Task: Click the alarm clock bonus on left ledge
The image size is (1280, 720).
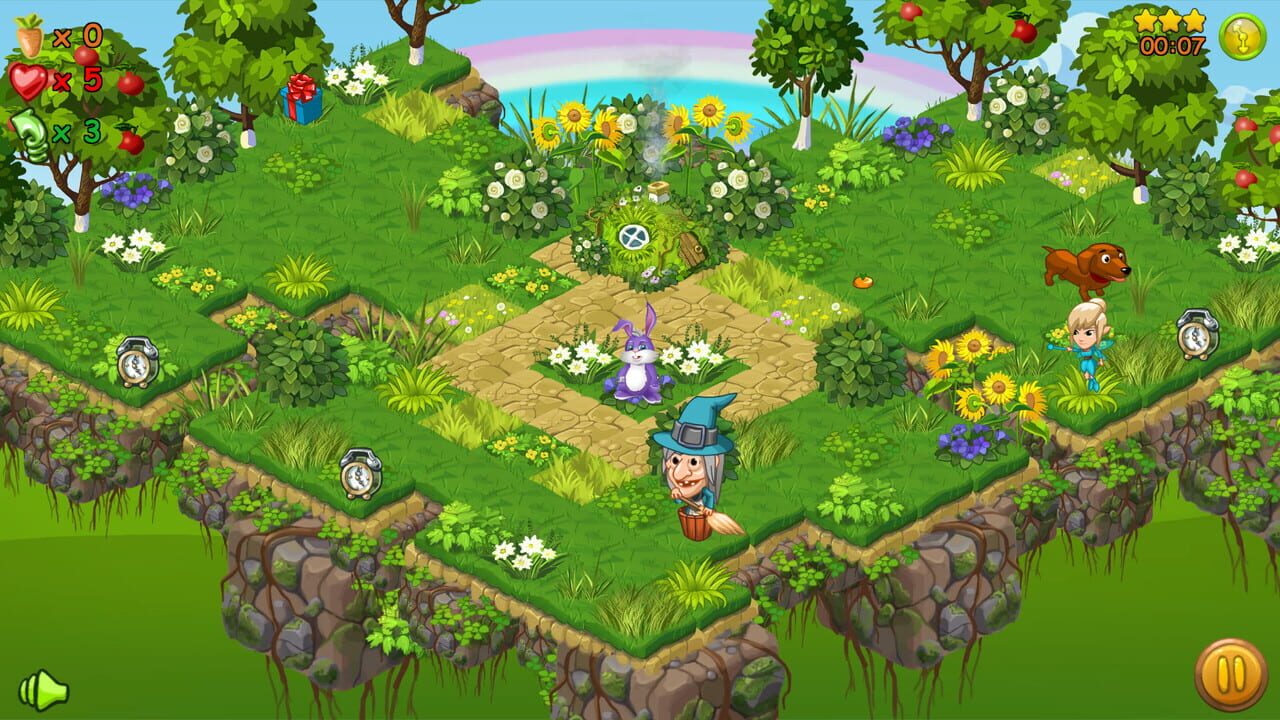Action: [x=139, y=361]
